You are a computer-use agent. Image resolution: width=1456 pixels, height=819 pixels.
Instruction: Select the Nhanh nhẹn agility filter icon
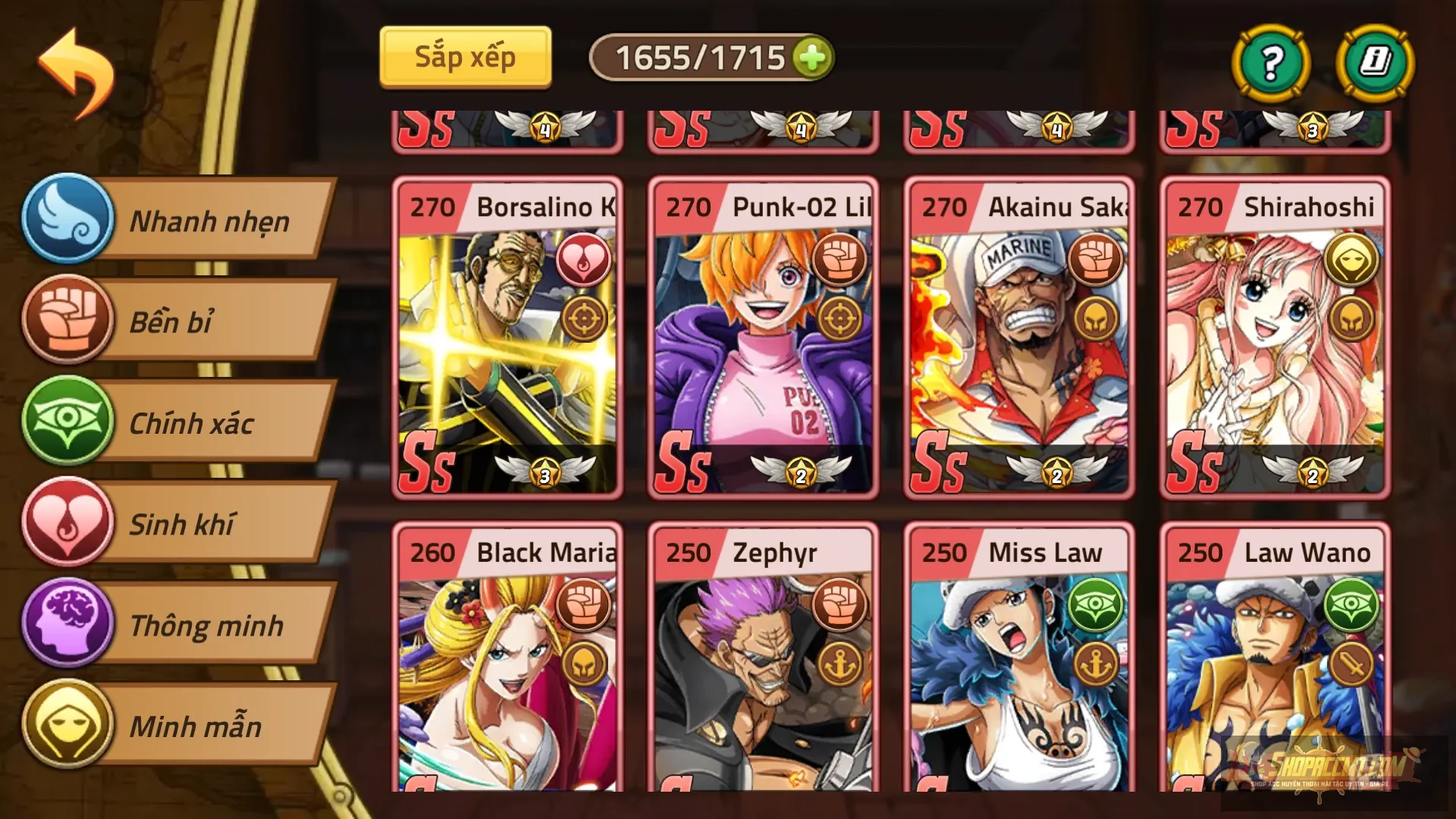68,221
